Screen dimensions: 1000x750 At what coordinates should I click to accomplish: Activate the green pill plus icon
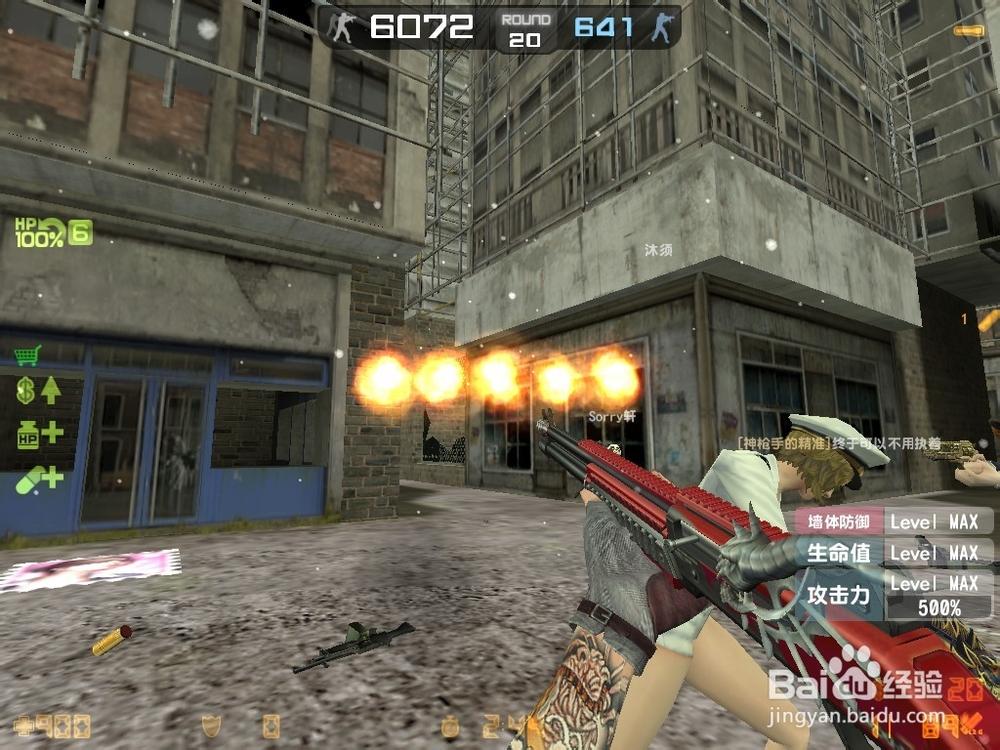pyautogui.click(x=38, y=479)
